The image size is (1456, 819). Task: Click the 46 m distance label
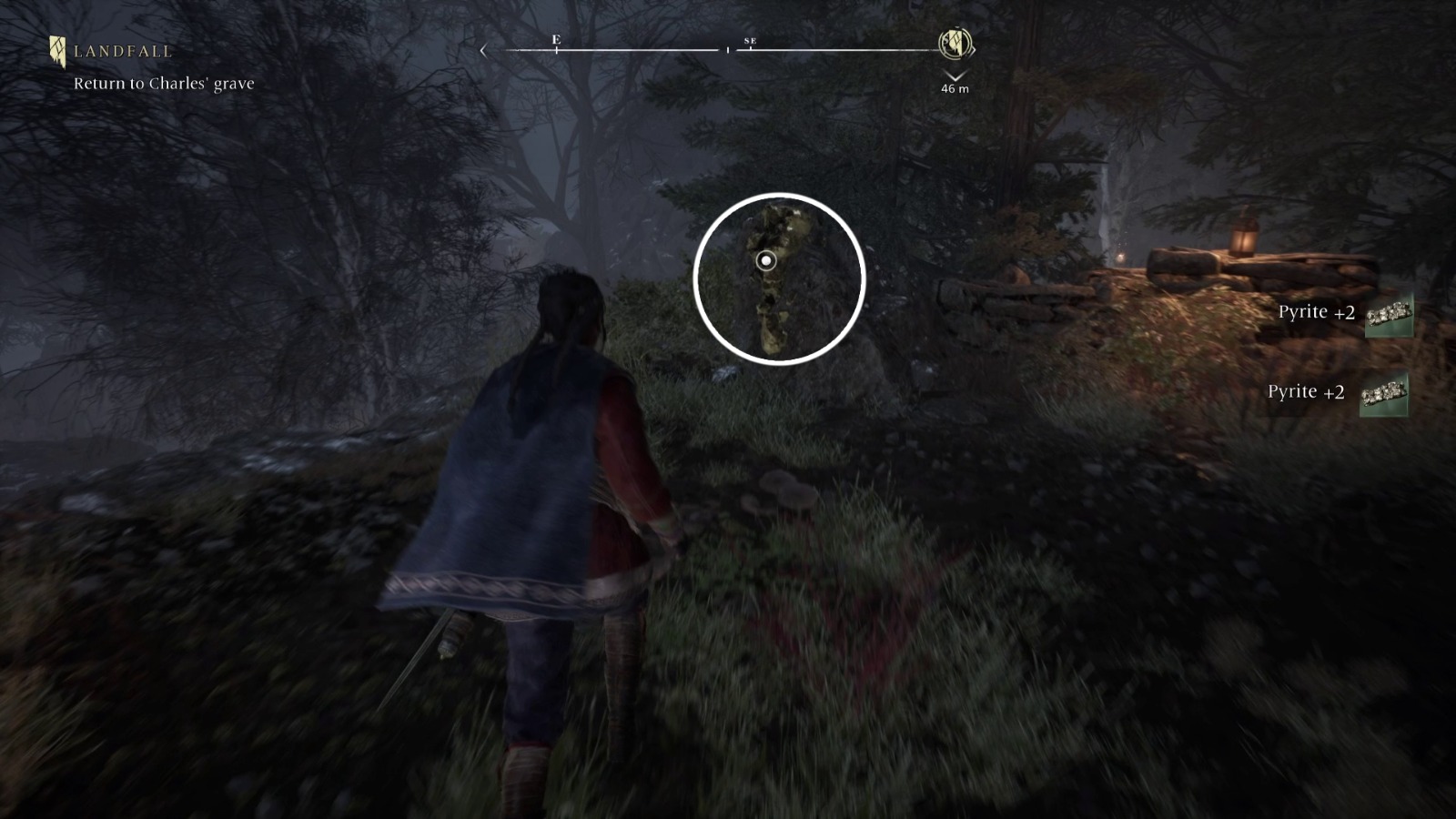(954, 88)
